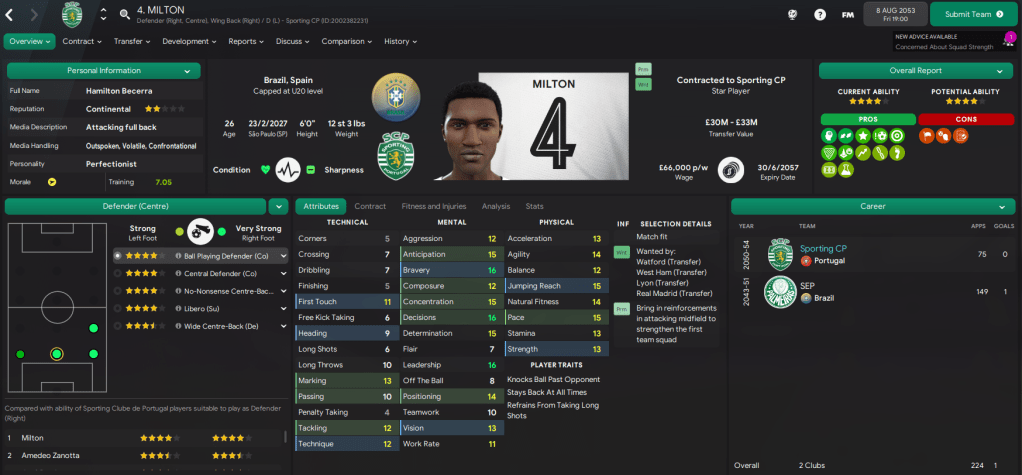Open the Reports menu
This screenshot has width=1022, height=475.
tap(246, 41)
